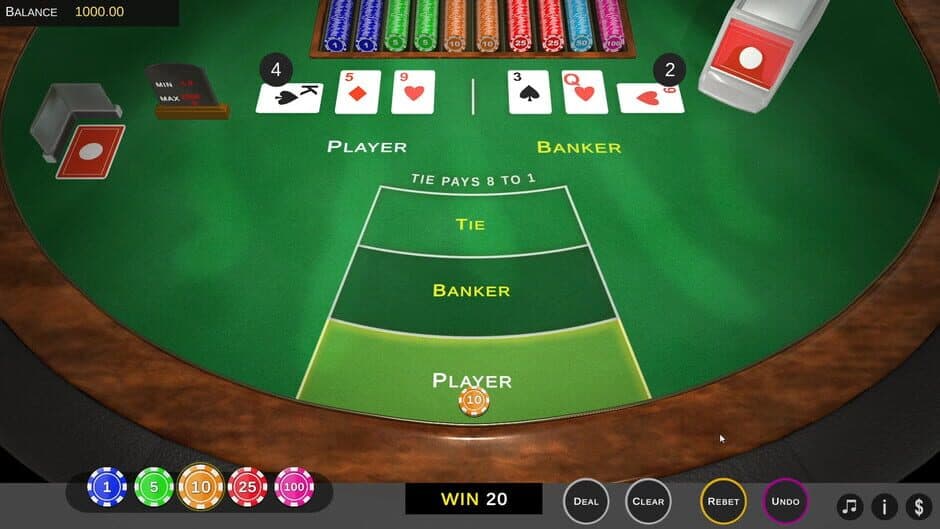Viewport: 940px width, 529px height.
Task: Undo the last chip placement
Action: click(786, 501)
